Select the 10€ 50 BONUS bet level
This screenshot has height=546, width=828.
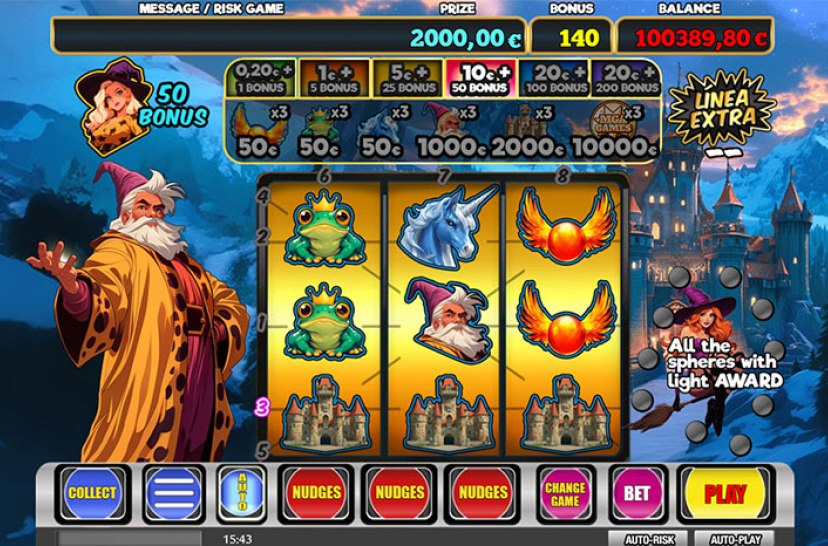coord(480,79)
